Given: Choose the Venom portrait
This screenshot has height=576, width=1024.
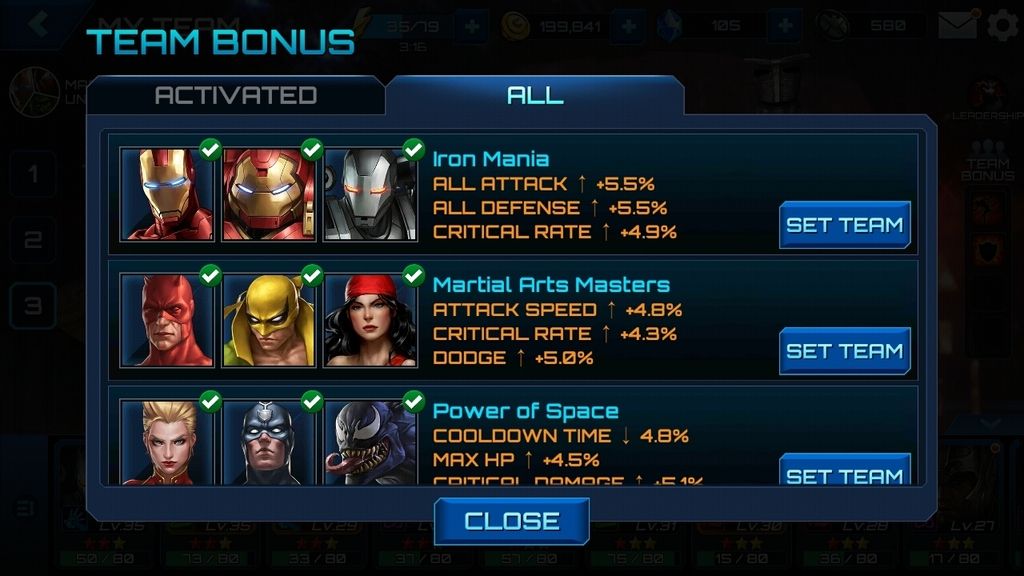Looking at the screenshot, I should coord(371,442).
